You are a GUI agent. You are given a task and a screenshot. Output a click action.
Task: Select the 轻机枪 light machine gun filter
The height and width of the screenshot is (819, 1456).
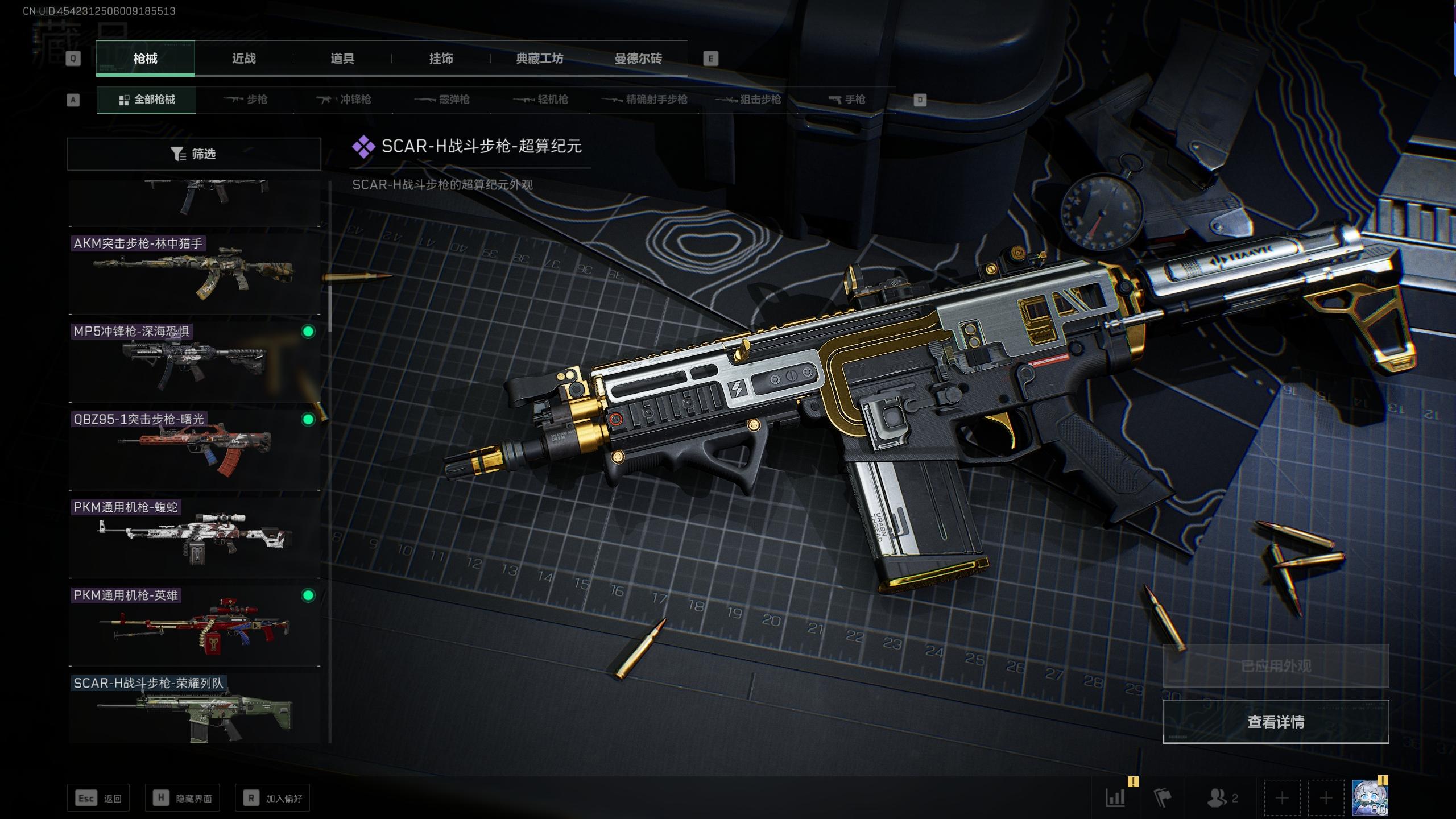pos(541,100)
